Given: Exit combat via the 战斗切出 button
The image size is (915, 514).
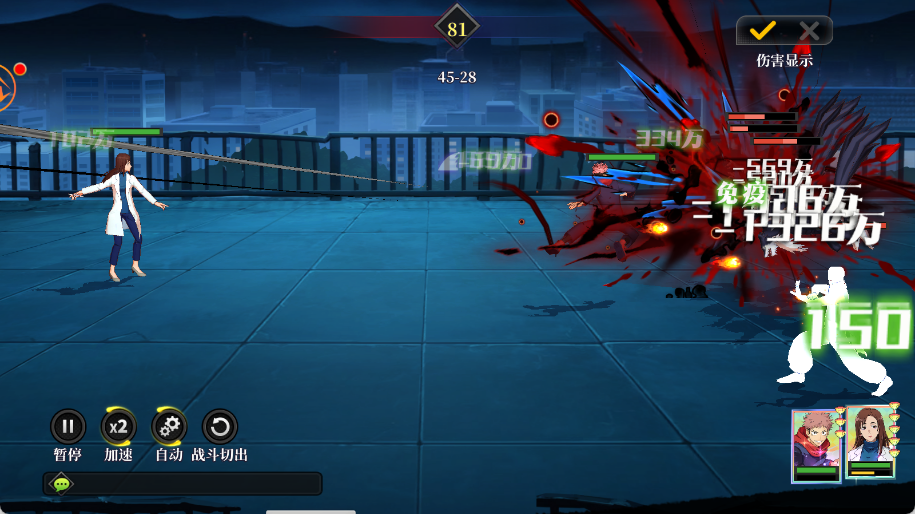Looking at the screenshot, I should pos(220,427).
